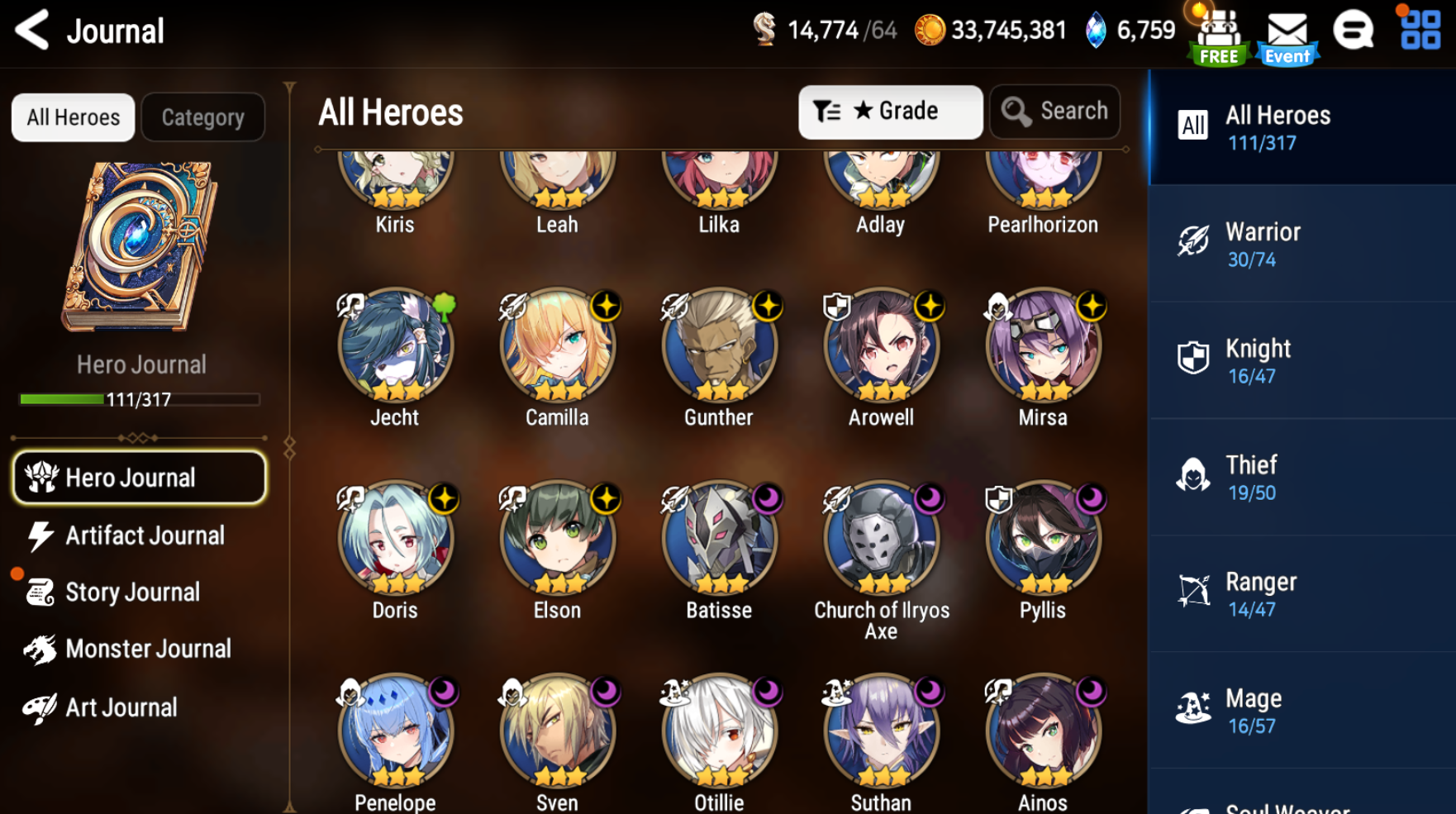This screenshot has width=1456, height=814.
Task: Open the menu grid icon top right
Action: click(1420, 30)
